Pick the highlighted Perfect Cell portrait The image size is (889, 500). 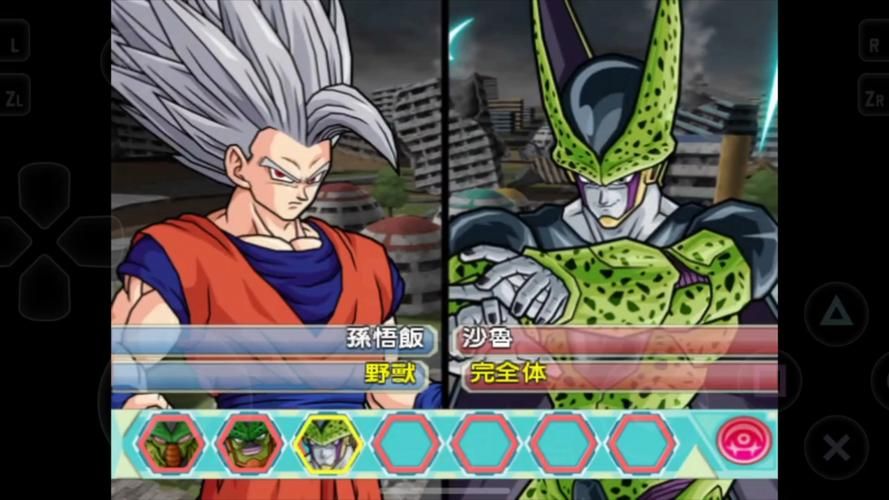326,442
